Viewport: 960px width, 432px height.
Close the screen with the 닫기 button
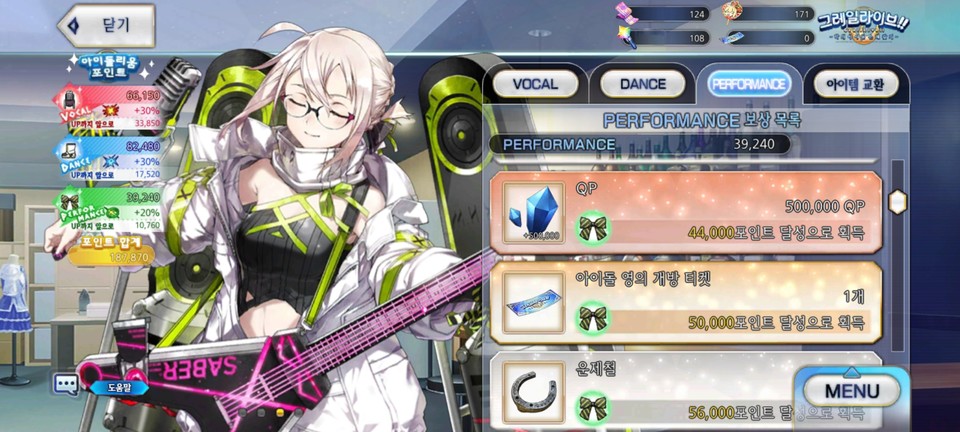107,24
